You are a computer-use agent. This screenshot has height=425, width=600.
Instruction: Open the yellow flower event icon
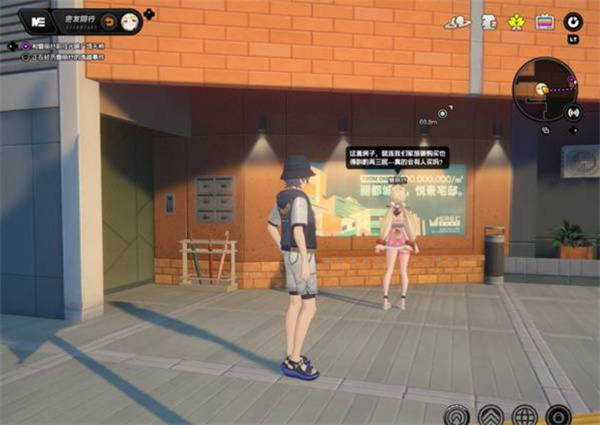point(516,21)
